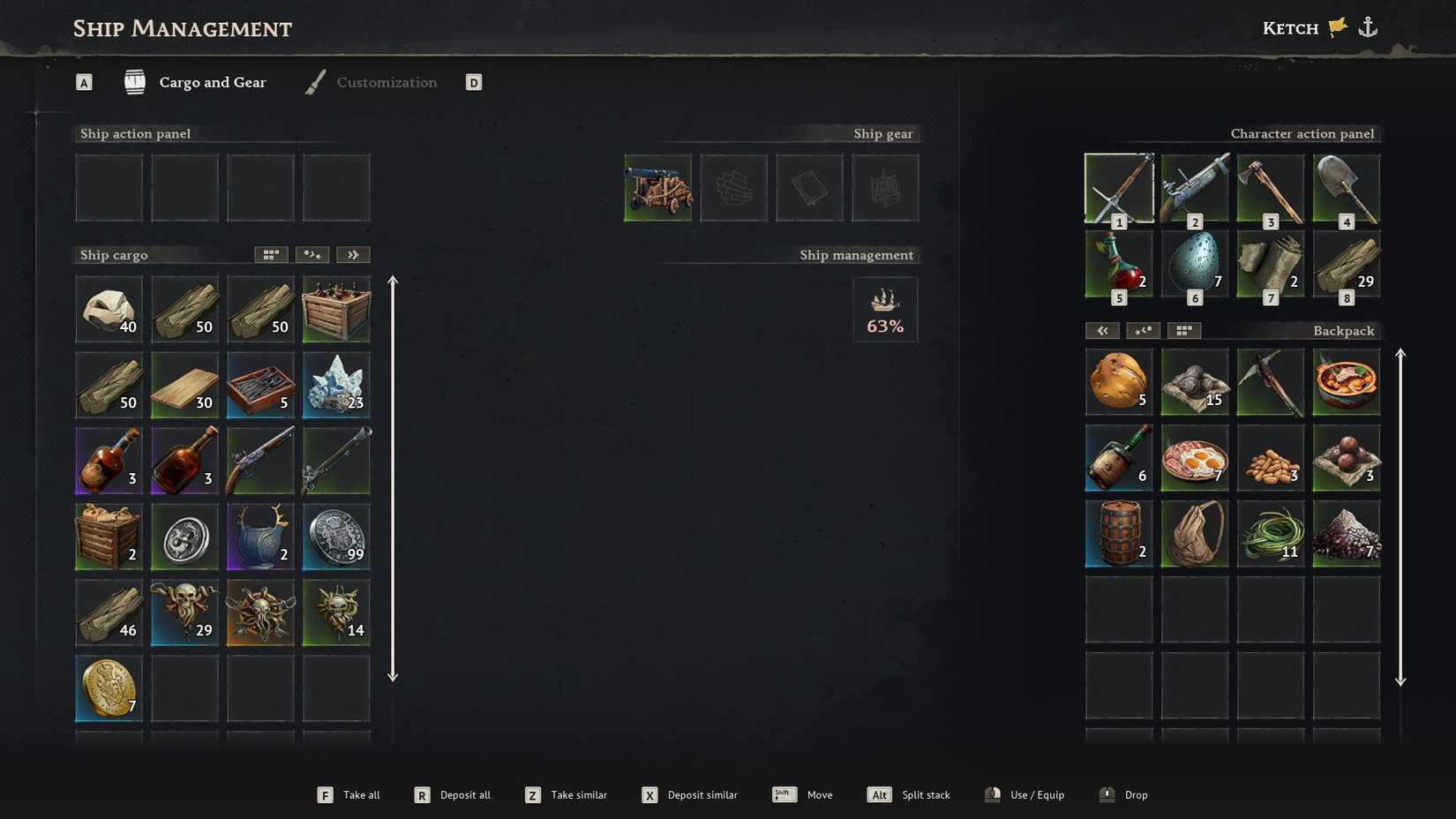Click the double-chevron icon above the Backpack

1102,330
